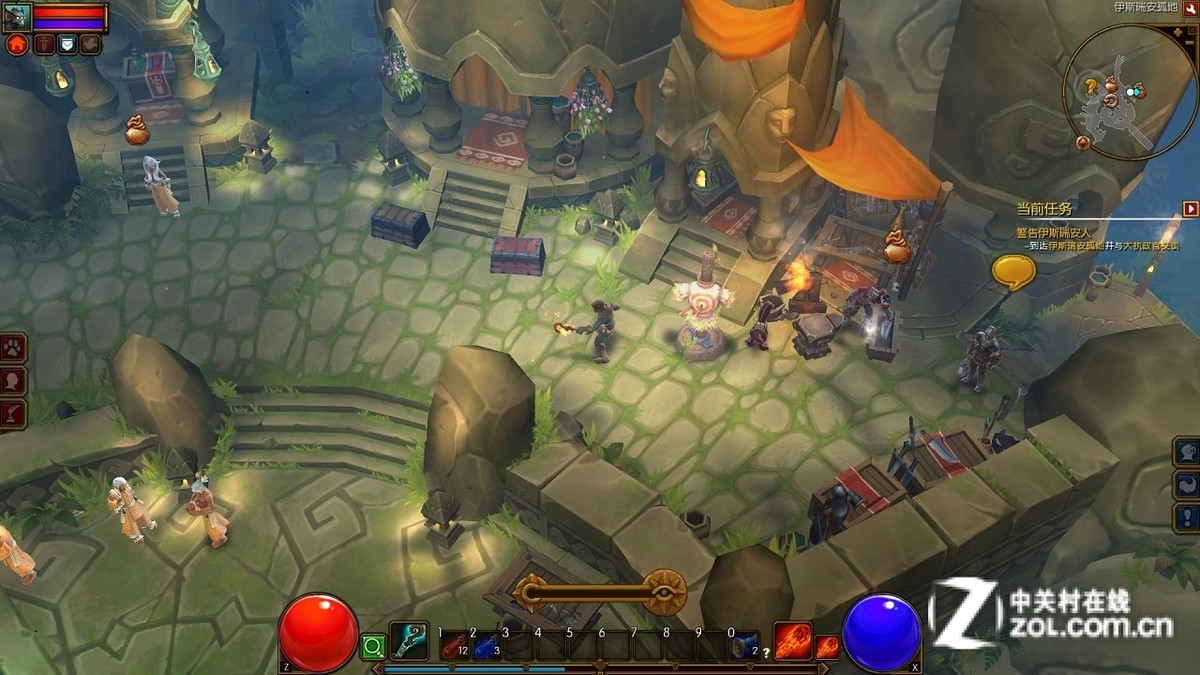1200x675 pixels.
Task: Click the dark red sword icon
Action: pyautogui.click(x=43, y=44)
